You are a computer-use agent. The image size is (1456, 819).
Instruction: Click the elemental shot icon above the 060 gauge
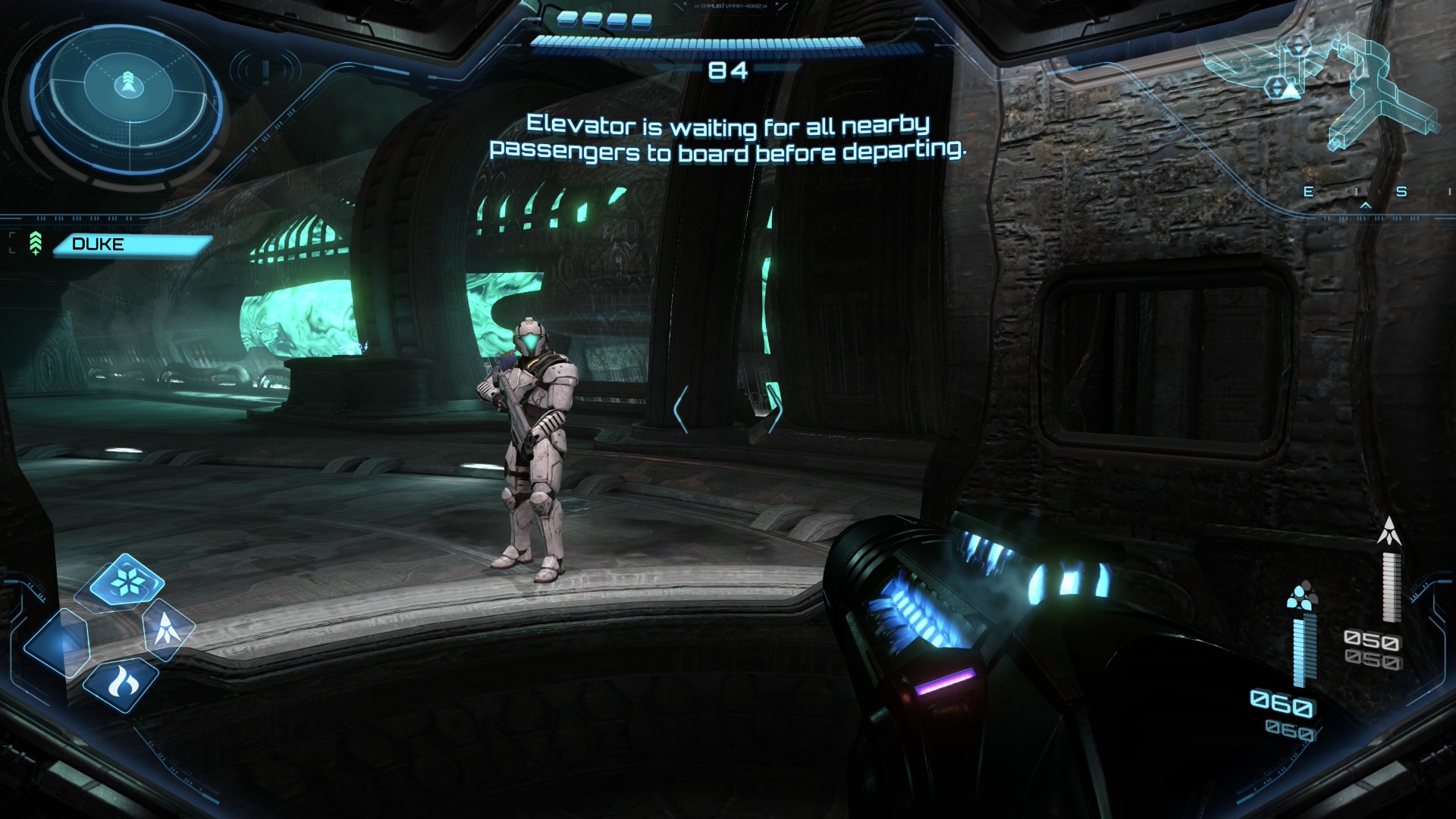point(1302,595)
